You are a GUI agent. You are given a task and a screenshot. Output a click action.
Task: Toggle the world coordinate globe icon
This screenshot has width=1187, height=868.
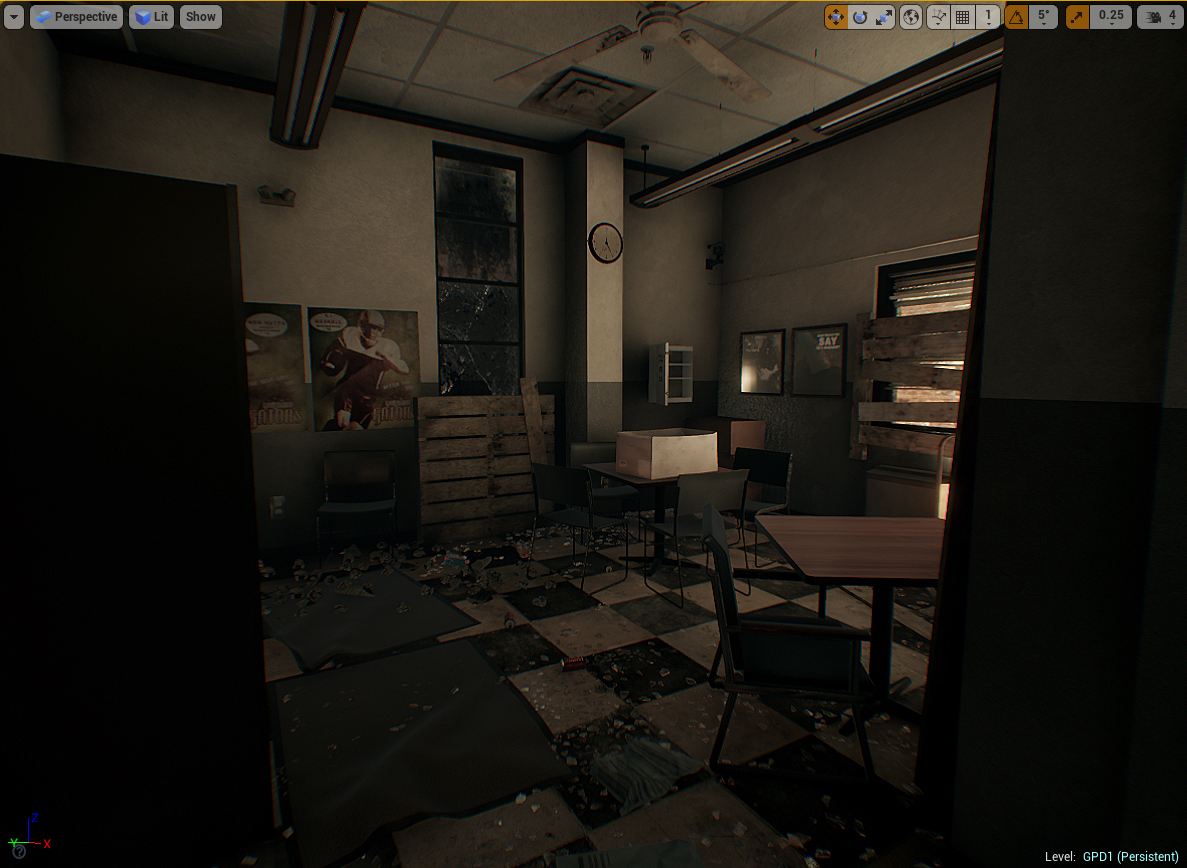tap(911, 17)
